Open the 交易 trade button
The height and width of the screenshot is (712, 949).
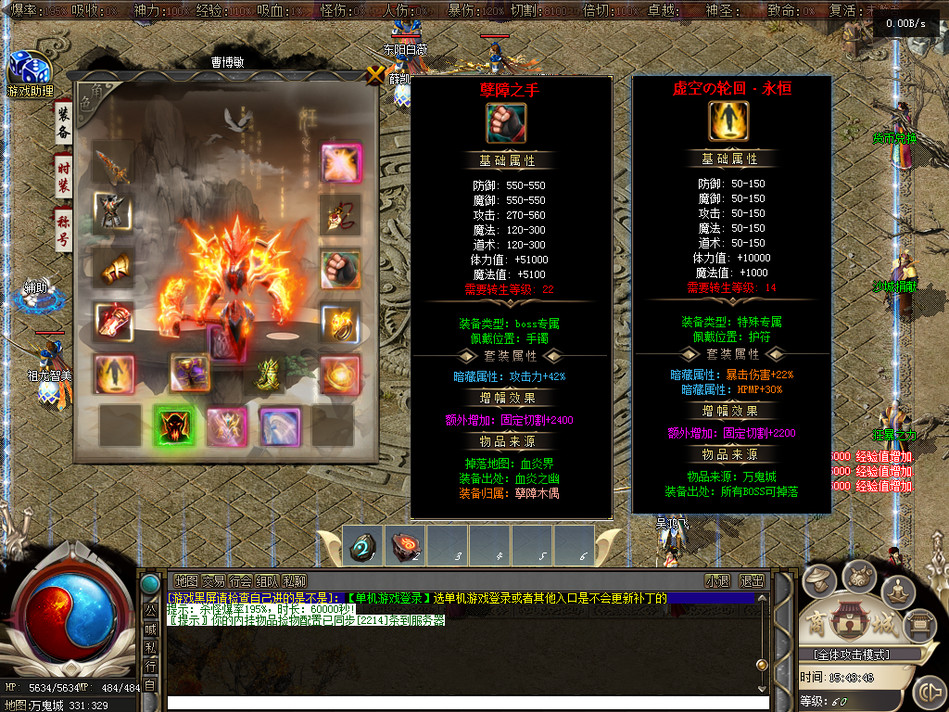coord(213,581)
